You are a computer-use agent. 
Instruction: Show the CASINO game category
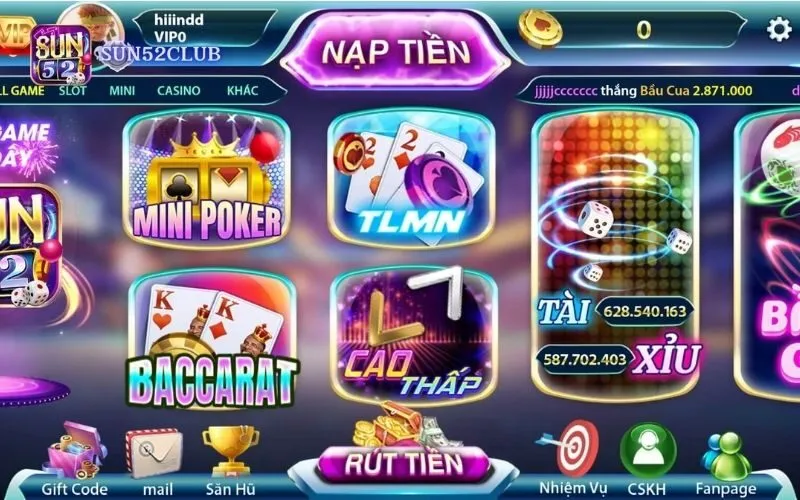(178, 91)
